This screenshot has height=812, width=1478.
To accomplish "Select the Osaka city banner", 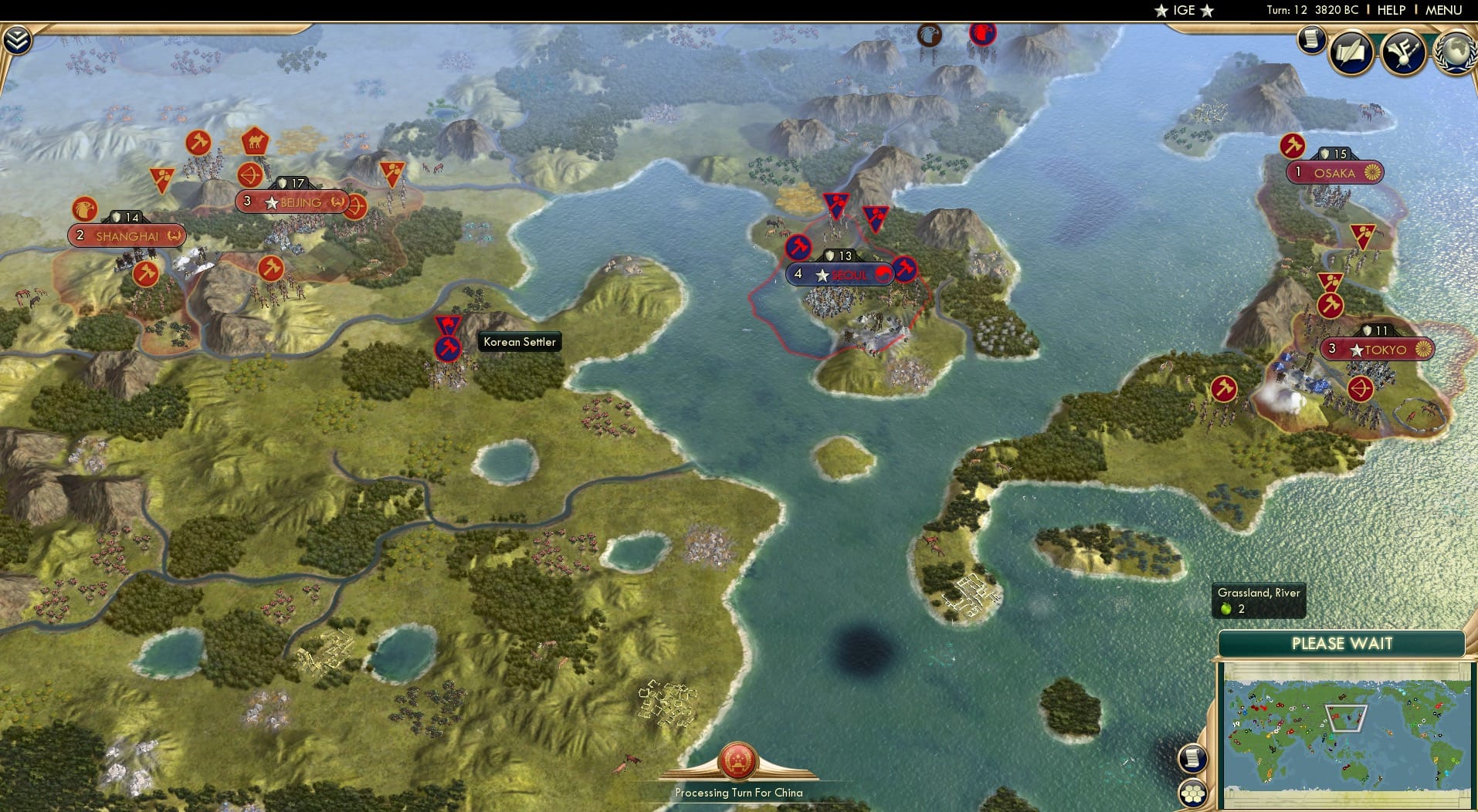I will pos(1334,173).
